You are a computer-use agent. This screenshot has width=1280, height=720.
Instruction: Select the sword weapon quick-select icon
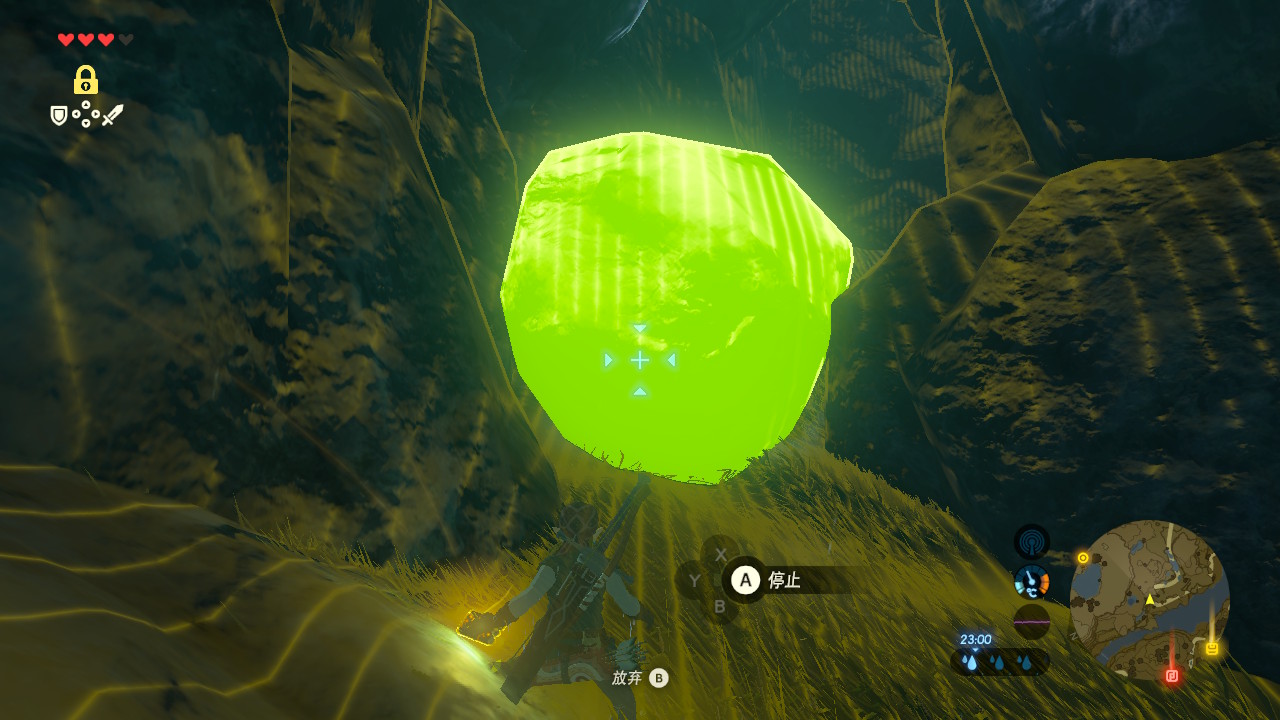[x=112, y=116]
